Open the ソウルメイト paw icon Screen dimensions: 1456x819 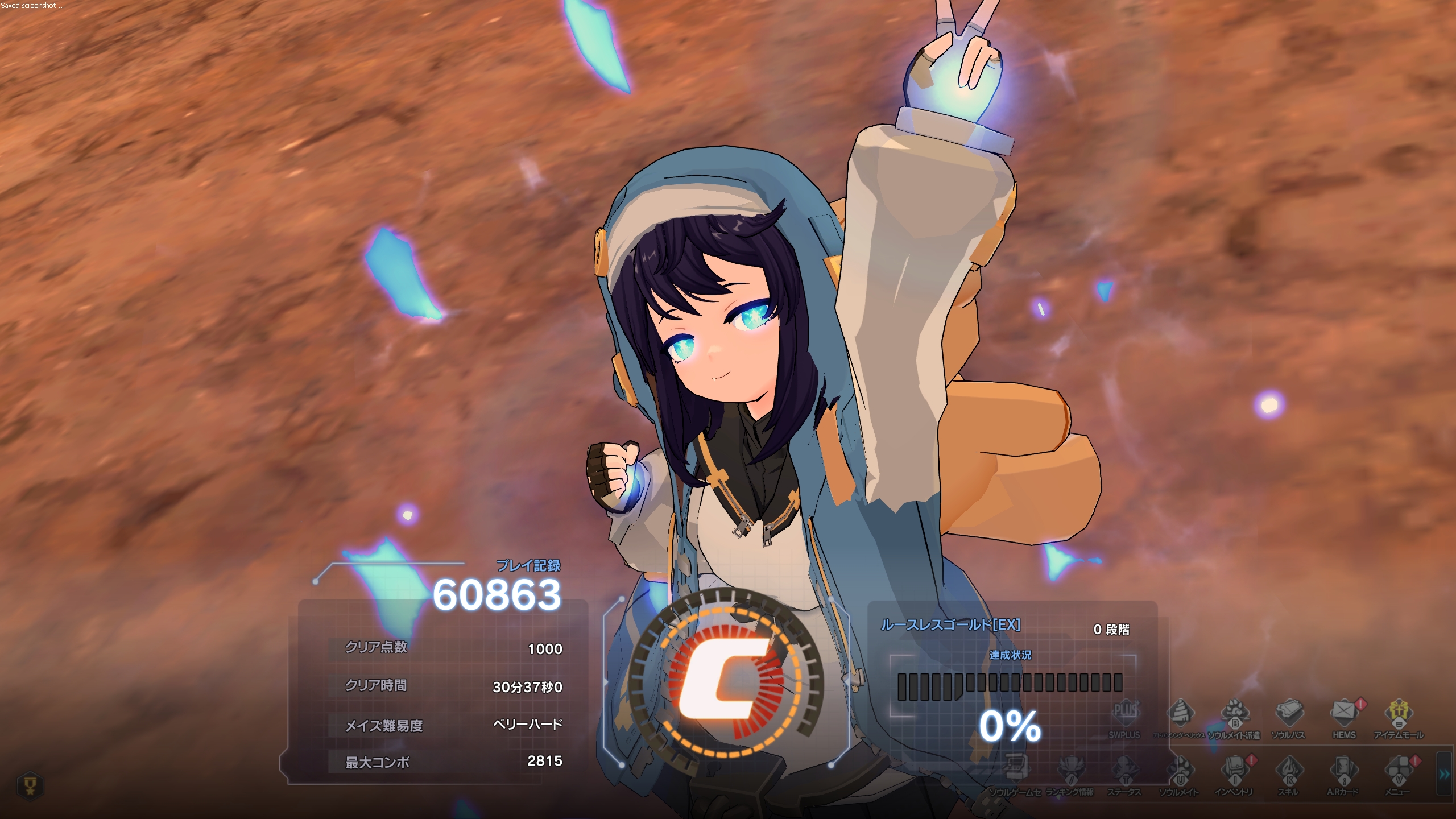[x=1180, y=769]
